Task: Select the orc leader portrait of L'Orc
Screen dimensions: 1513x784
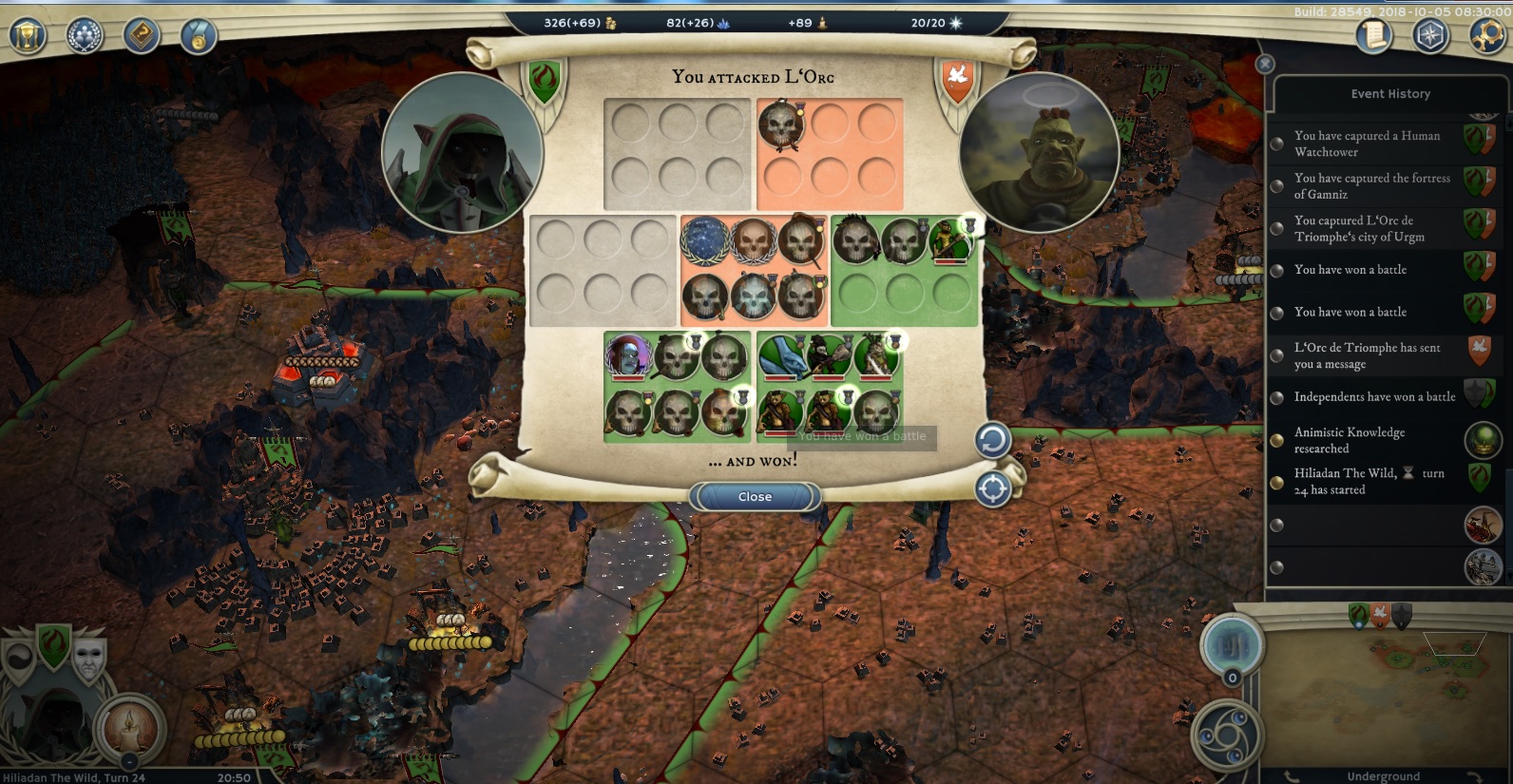Action: [1039, 153]
